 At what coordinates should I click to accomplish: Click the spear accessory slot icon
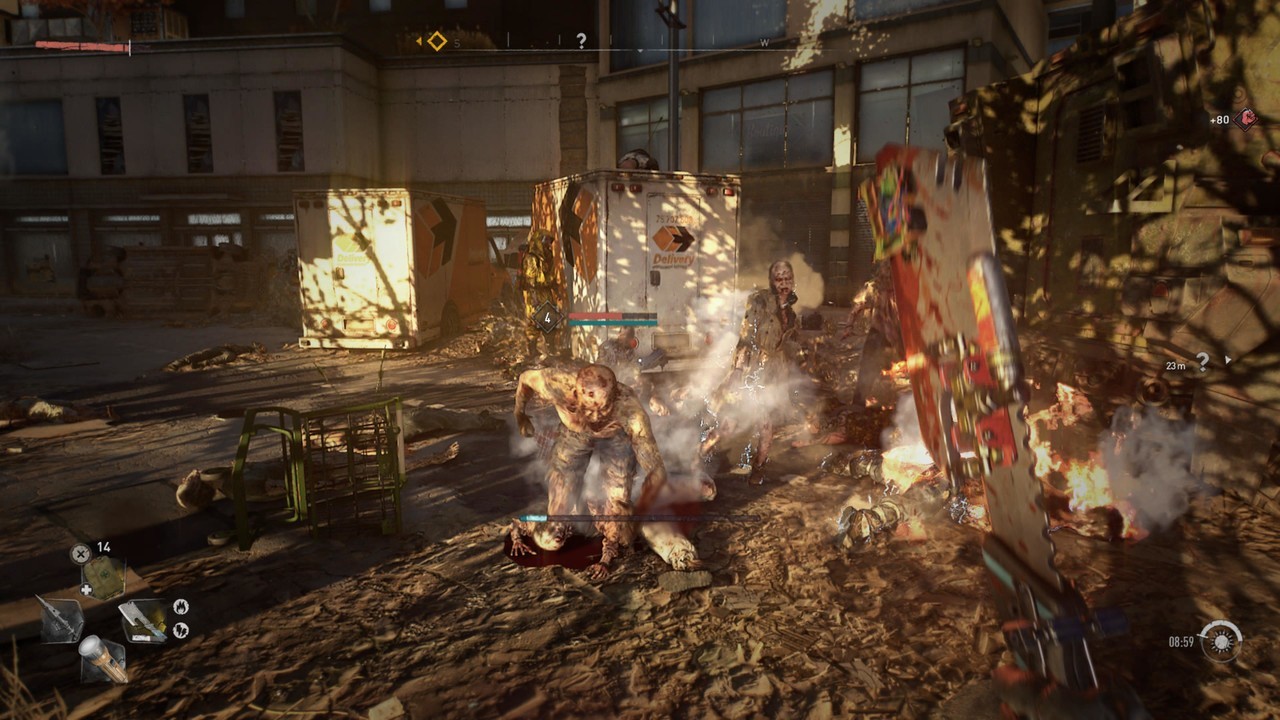pos(61,618)
